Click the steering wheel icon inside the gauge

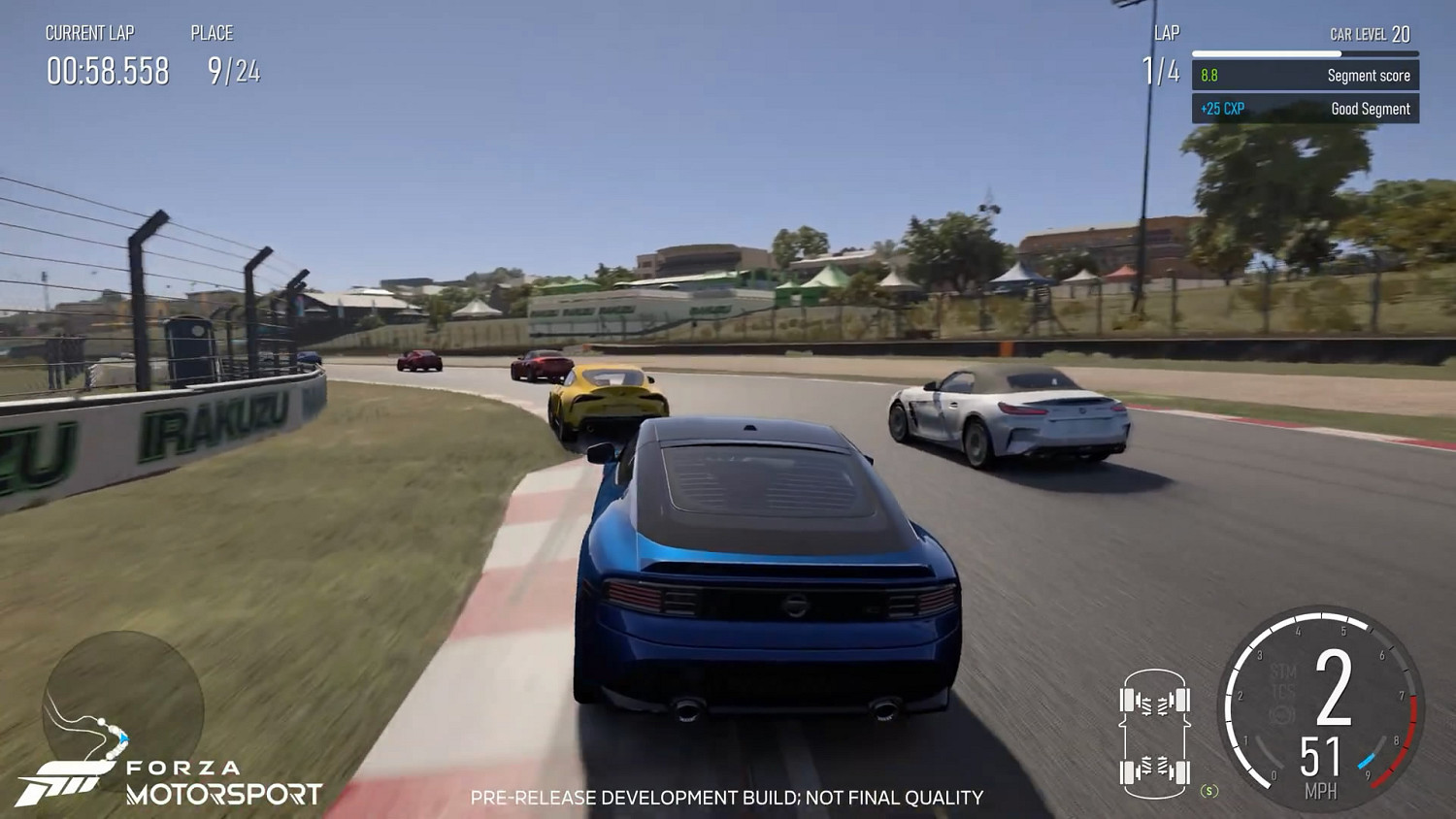click(x=1281, y=711)
